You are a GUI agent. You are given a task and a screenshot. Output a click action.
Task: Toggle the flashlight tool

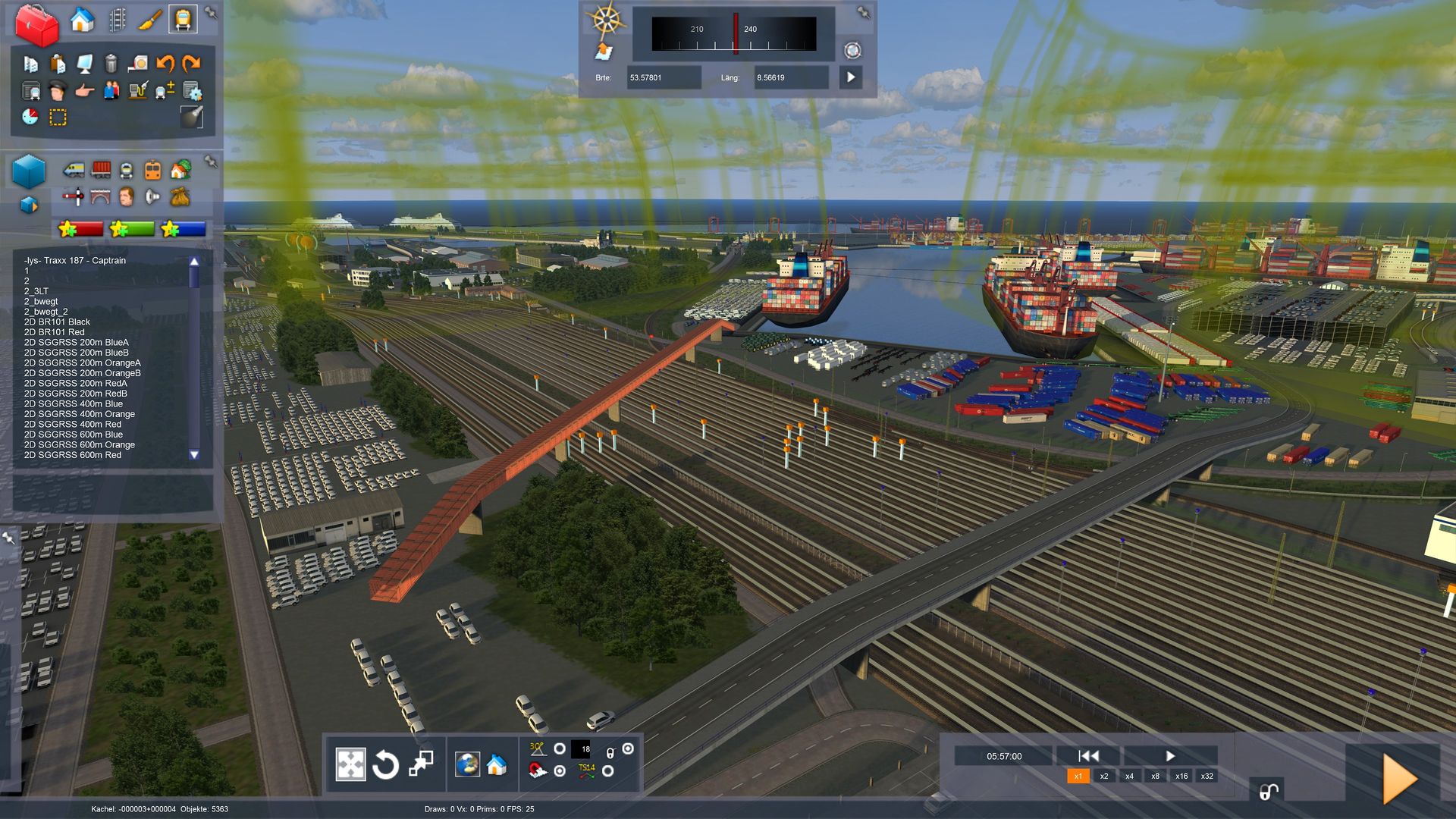click(192, 116)
